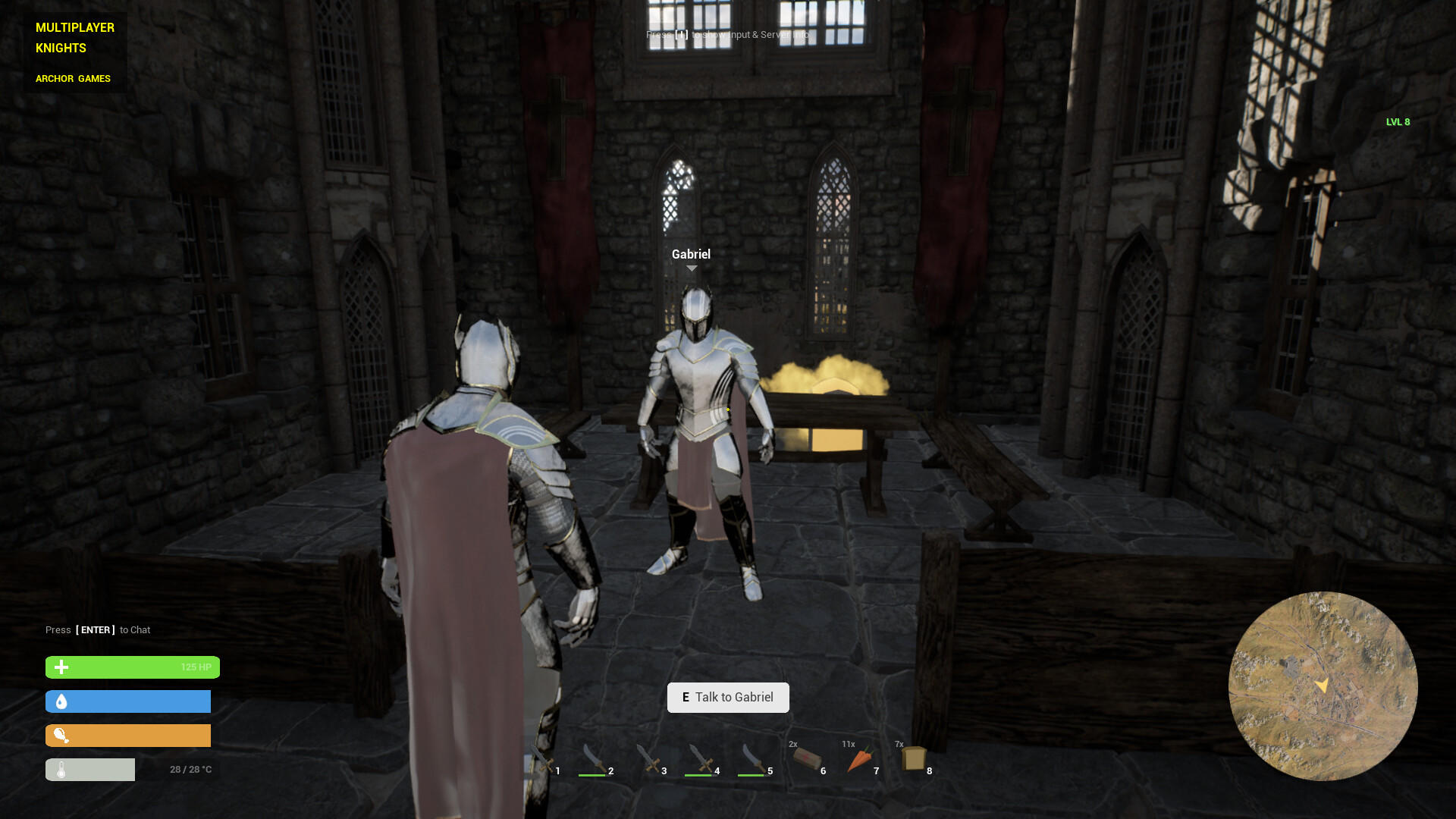Click the water droplet icon on hydration bar

(61, 701)
